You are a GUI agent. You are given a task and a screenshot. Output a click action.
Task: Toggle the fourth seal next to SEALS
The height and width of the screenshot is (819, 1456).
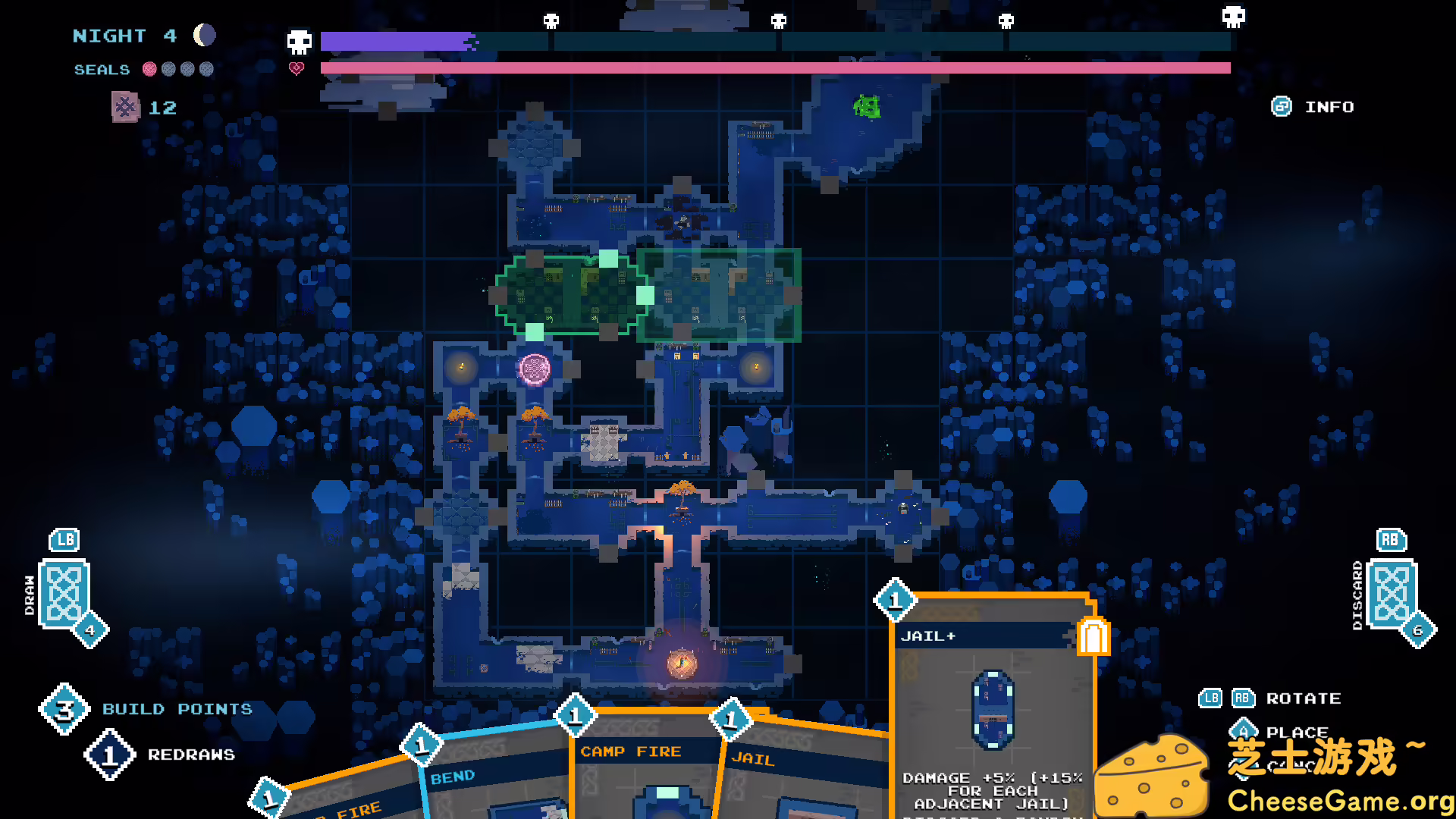coord(206,69)
